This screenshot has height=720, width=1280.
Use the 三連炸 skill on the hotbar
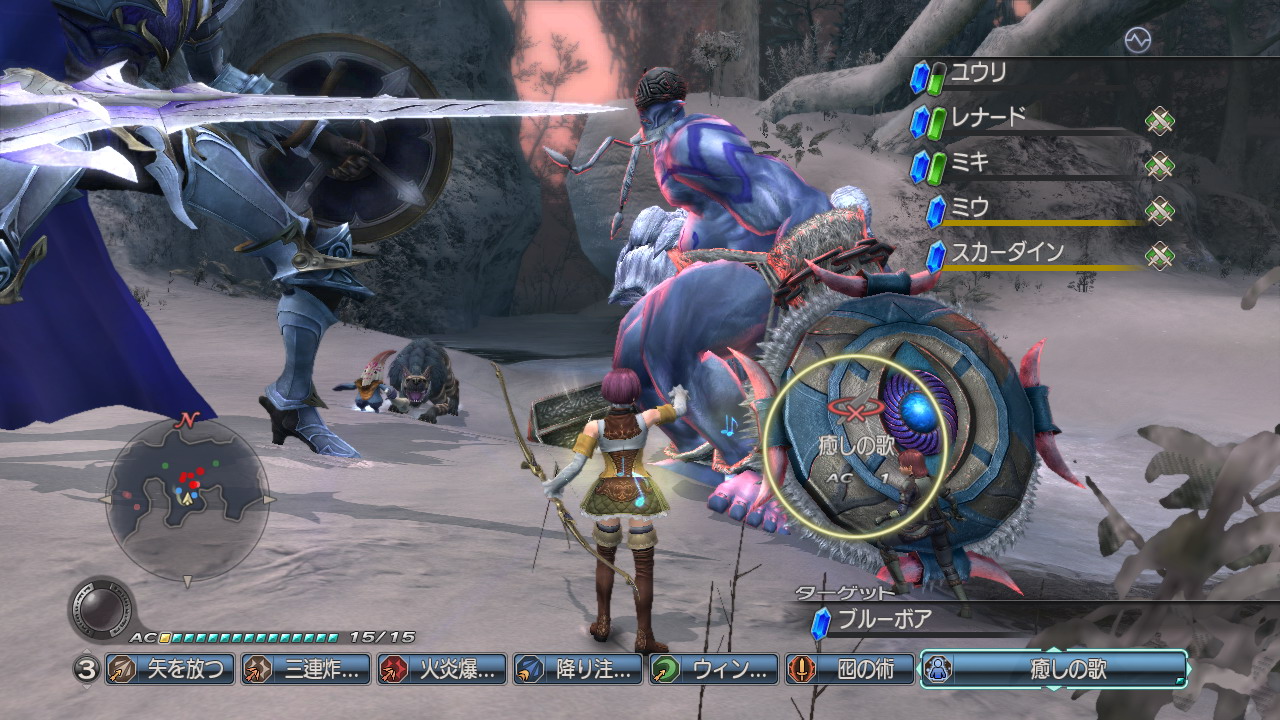click(305, 669)
